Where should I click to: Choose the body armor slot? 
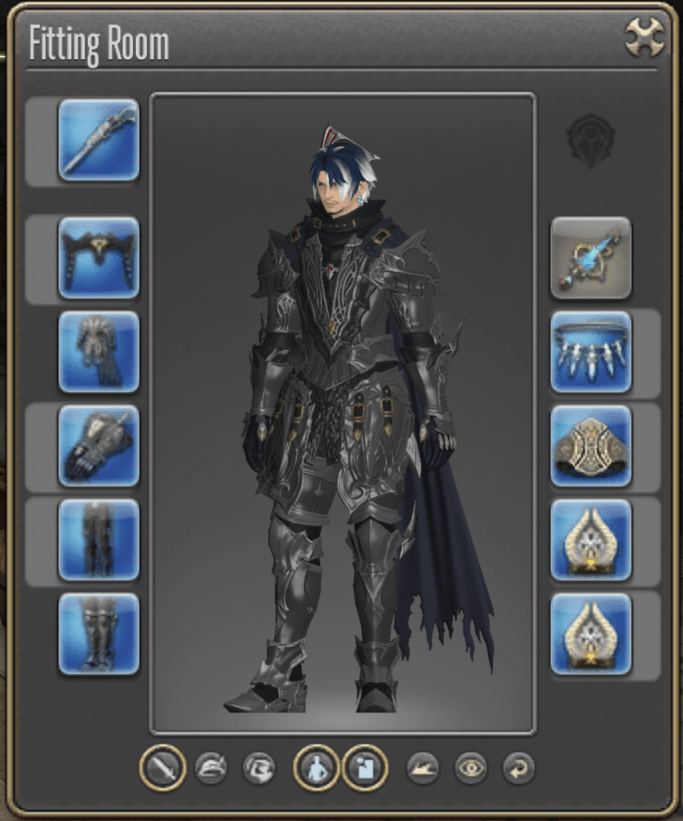pos(98,351)
